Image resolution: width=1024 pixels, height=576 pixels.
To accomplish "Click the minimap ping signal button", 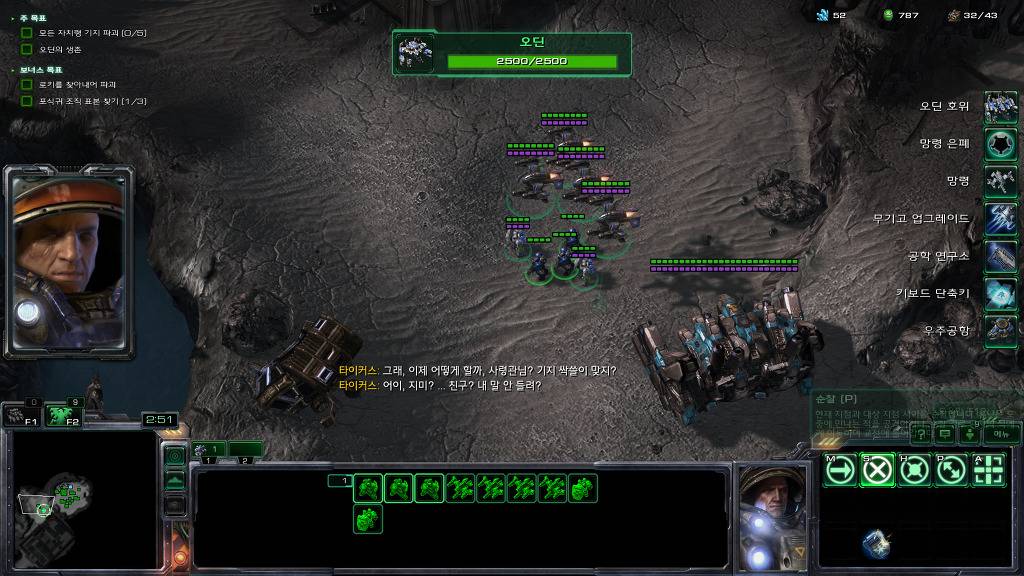I will (175, 457).
